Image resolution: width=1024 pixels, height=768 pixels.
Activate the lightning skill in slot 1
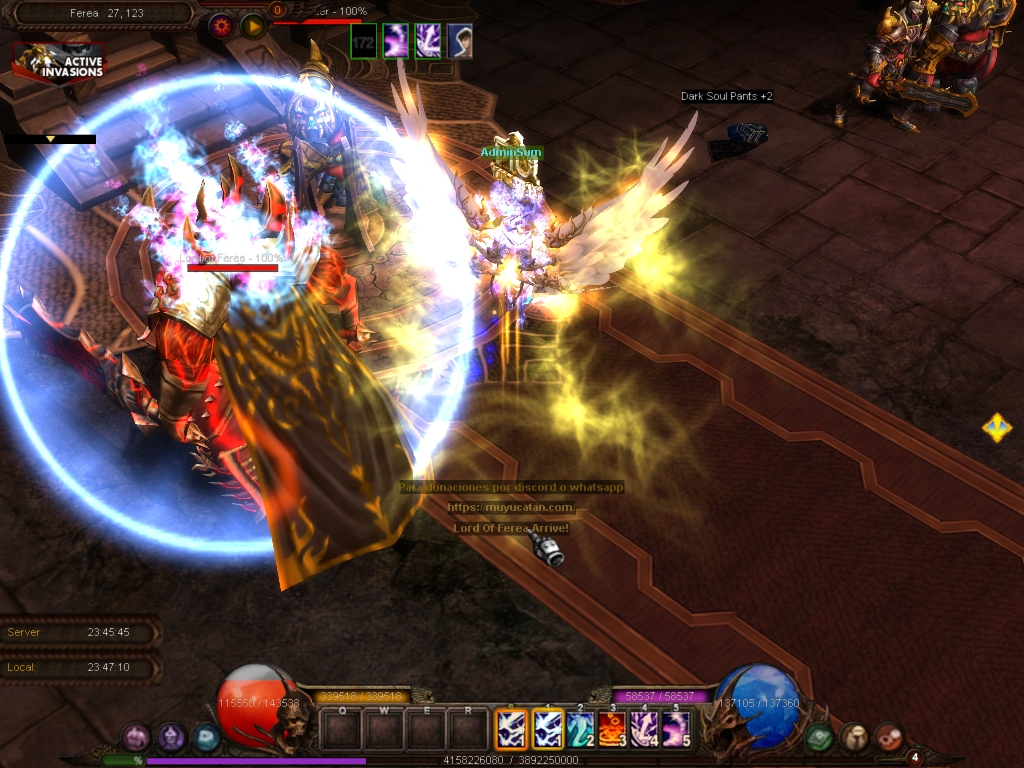pyautogui.click(x=549, y=729)
